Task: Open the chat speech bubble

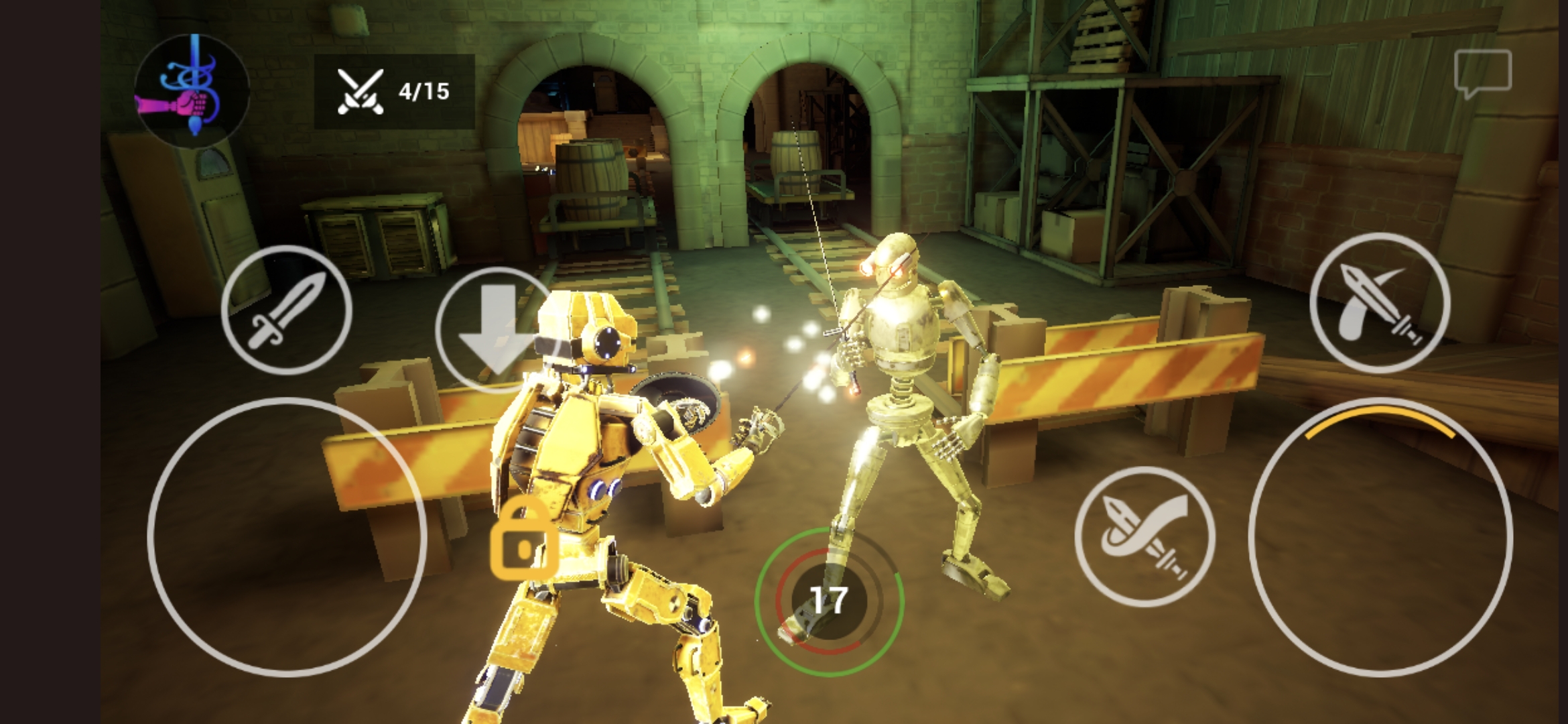Action: [x=1482, y=72]
